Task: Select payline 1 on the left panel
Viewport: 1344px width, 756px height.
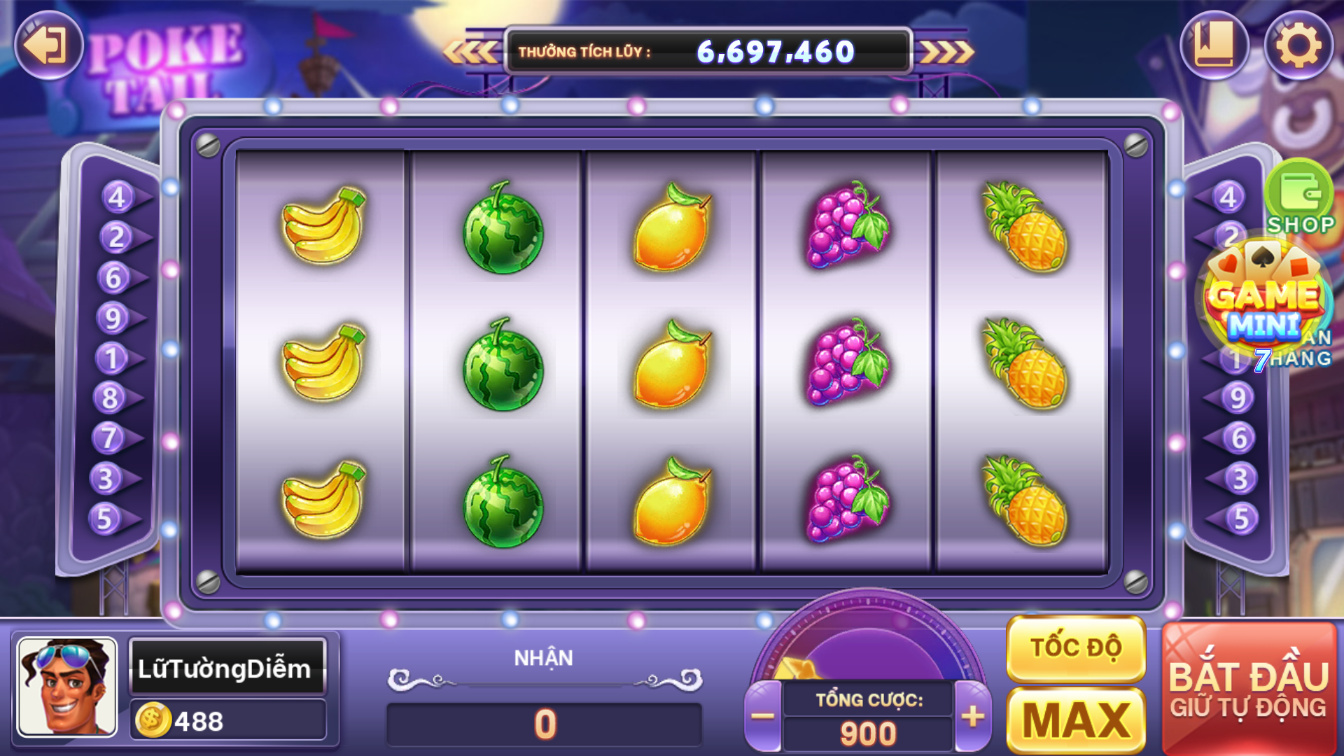Action: [110, 358]
